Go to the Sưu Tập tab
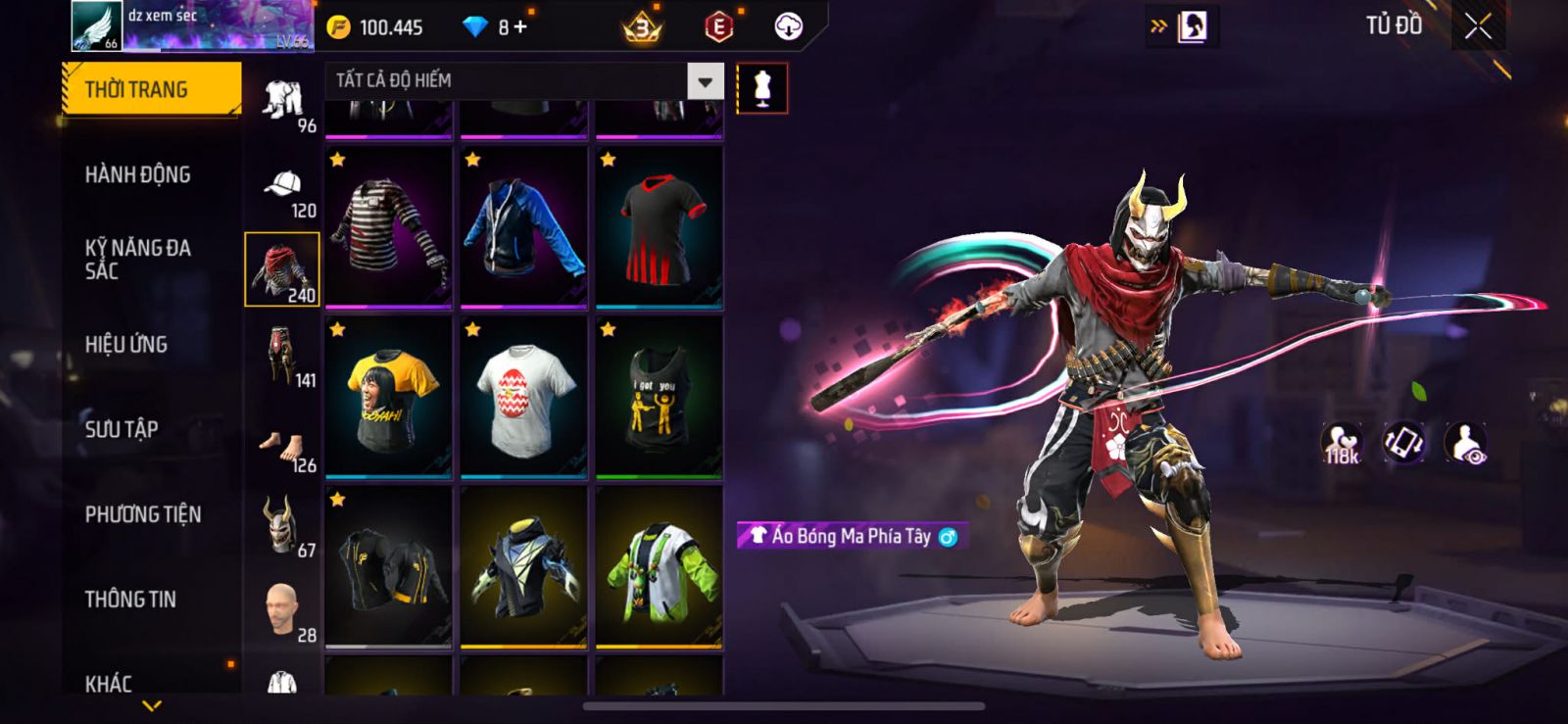The image size is (1568, 724). coord(122,429)
